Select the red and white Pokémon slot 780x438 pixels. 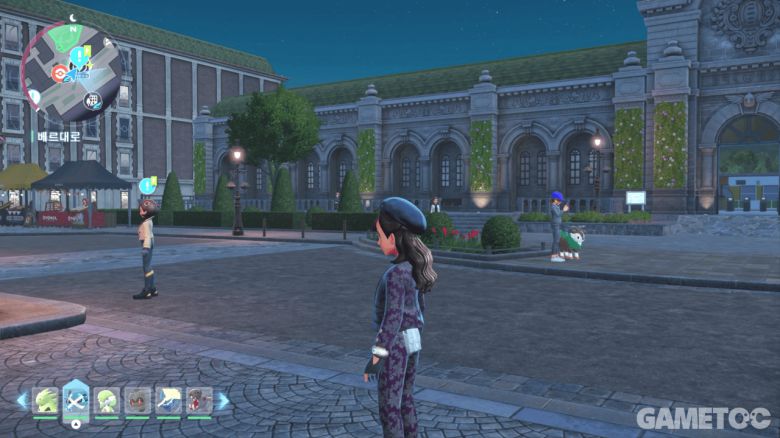coord(199,401)
